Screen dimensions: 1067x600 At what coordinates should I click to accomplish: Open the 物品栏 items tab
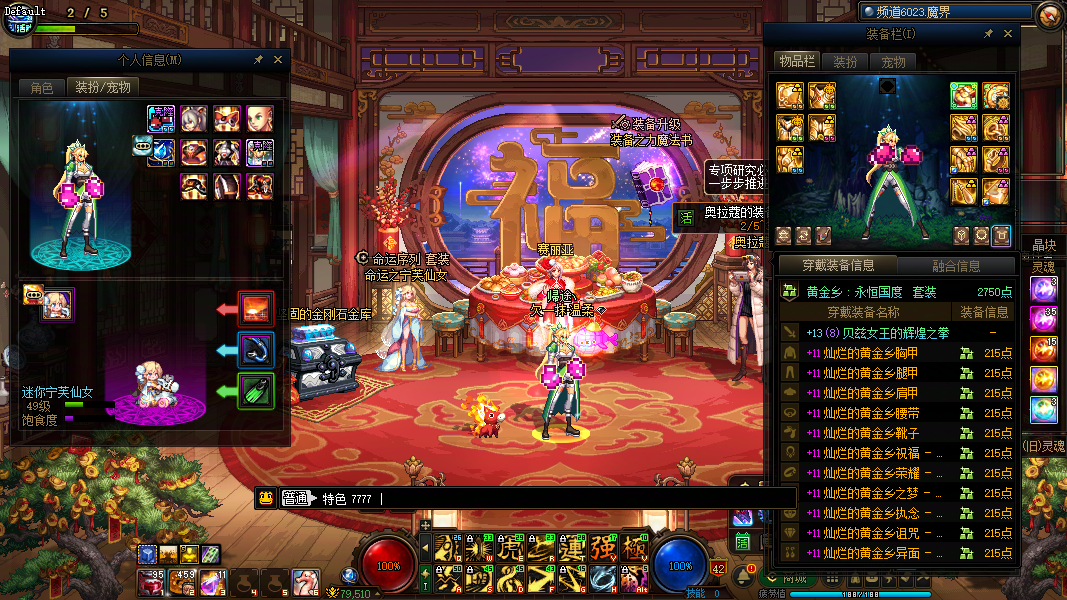coord(798,62)
